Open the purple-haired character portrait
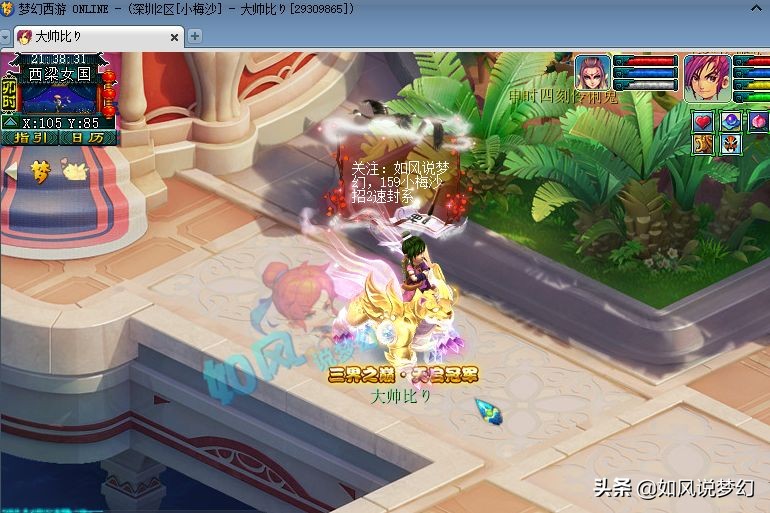770x513 pixels. [709, 77]
